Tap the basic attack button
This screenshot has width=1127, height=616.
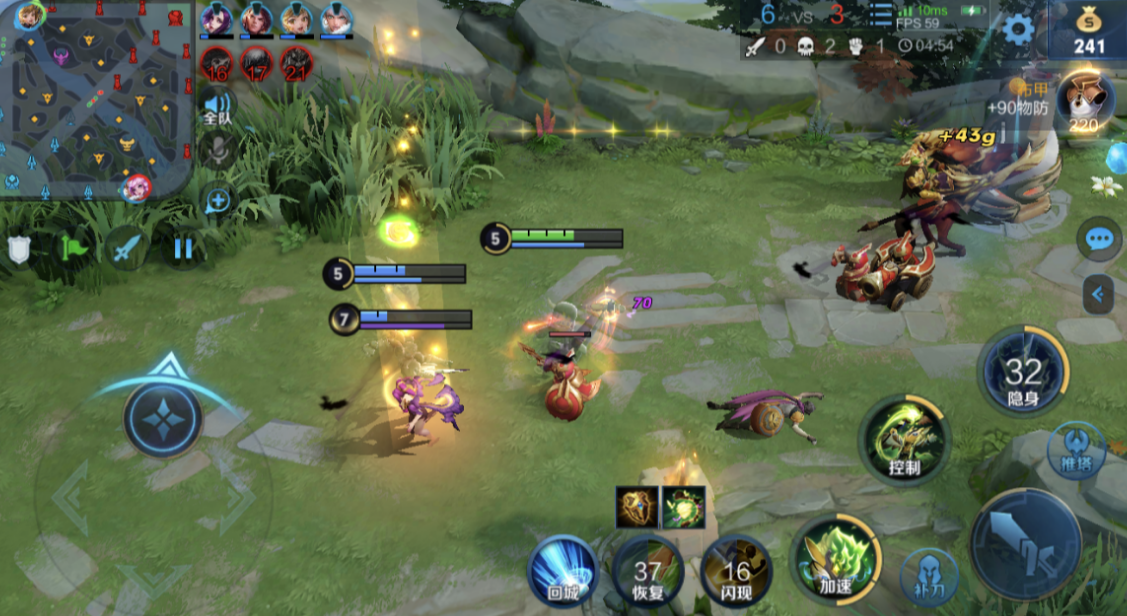1025,544
